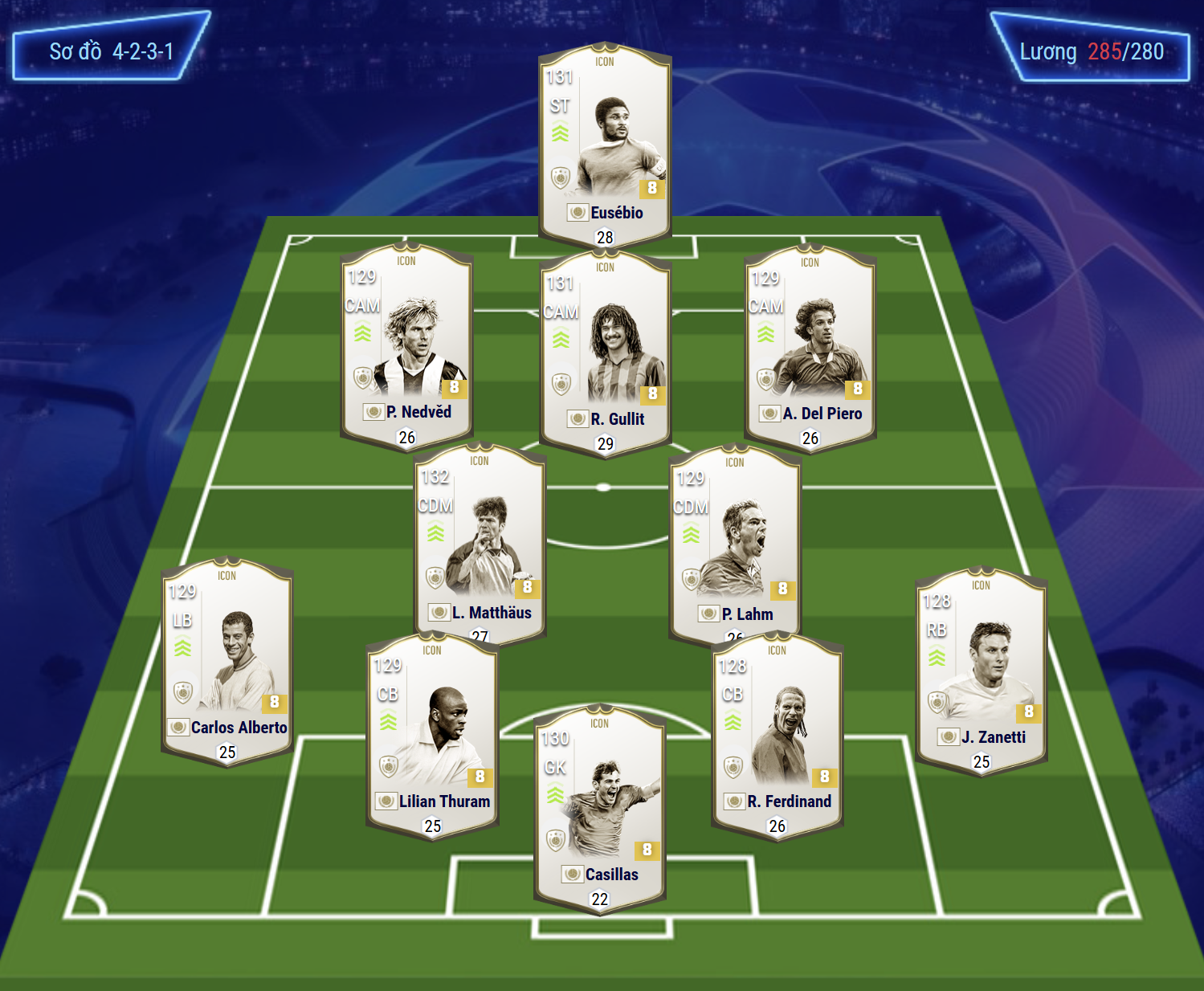Select A. Del Piero's player card
Image resolution: width=1204 pixels, height=991 pixels.
(x=810, y=345)
